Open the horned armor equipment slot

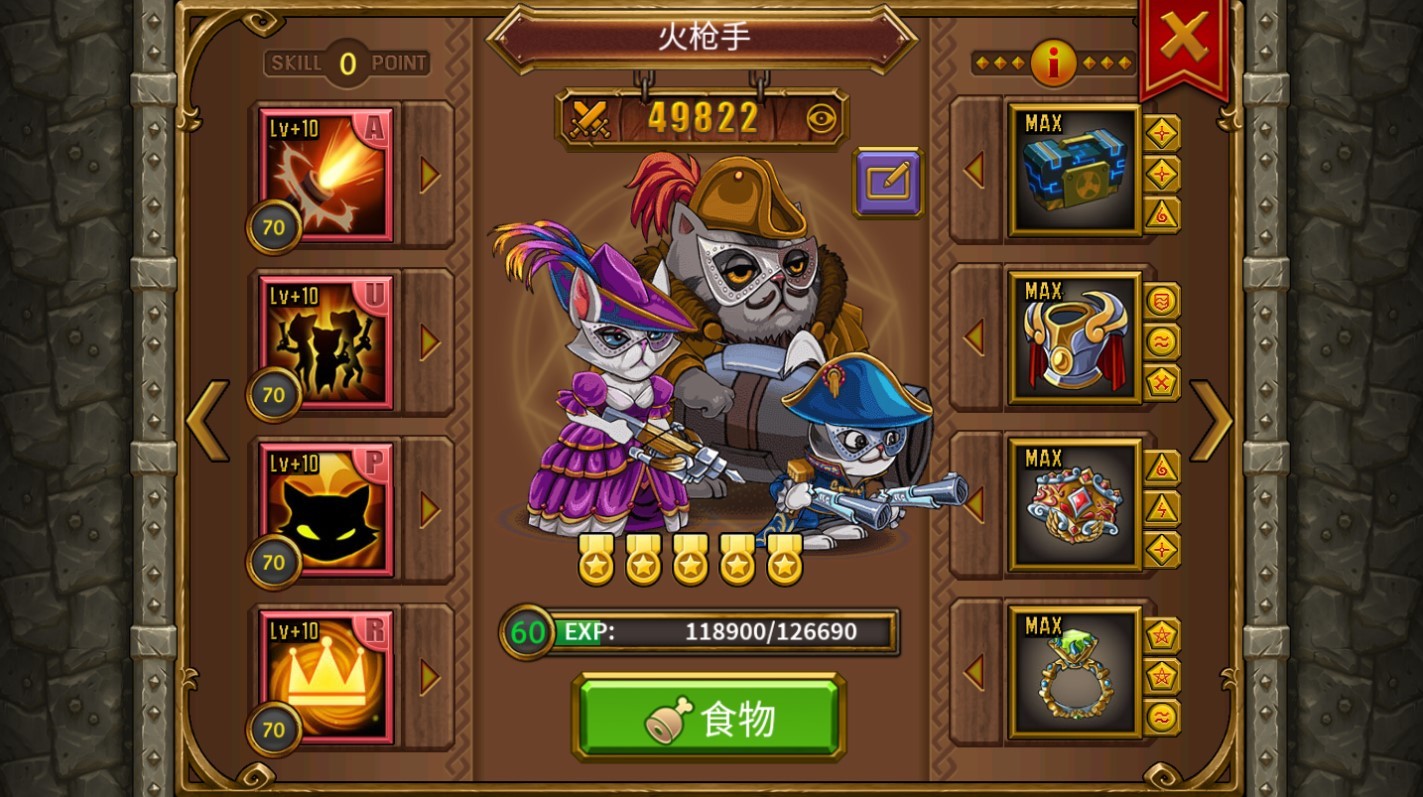(1074, 338)
